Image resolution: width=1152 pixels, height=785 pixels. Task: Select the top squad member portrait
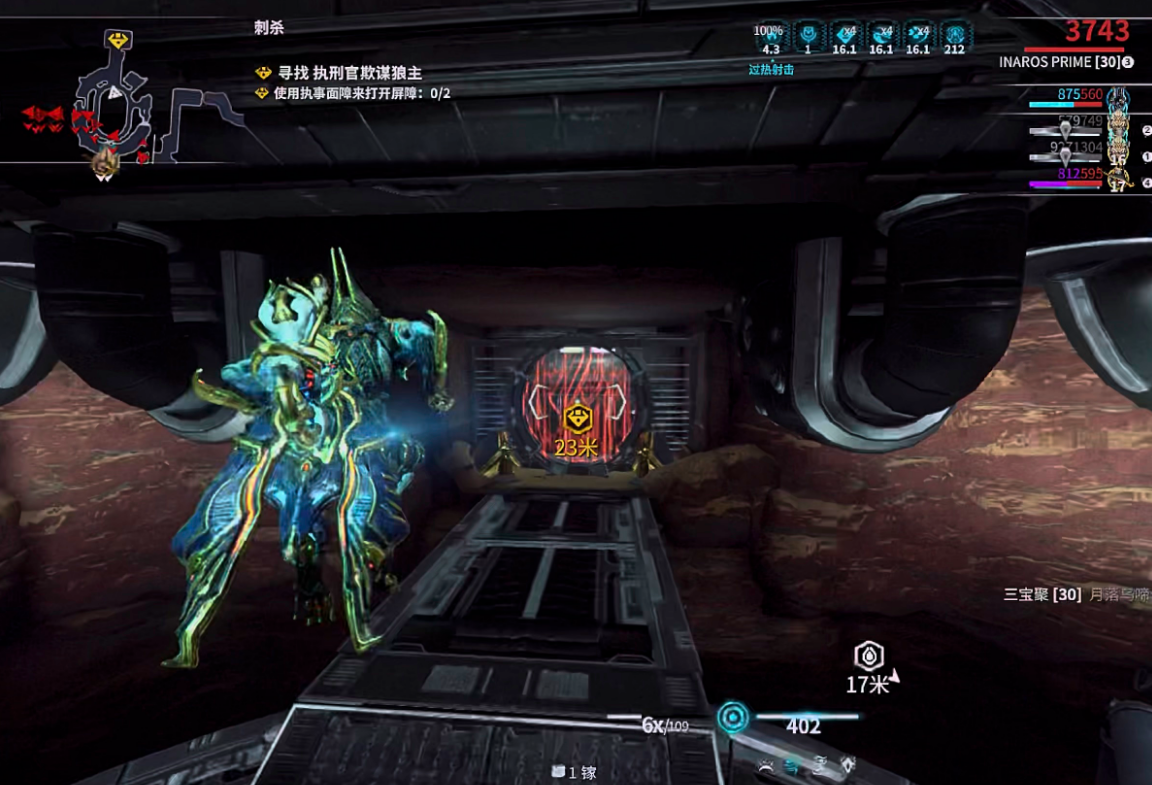pos(1118,97)
